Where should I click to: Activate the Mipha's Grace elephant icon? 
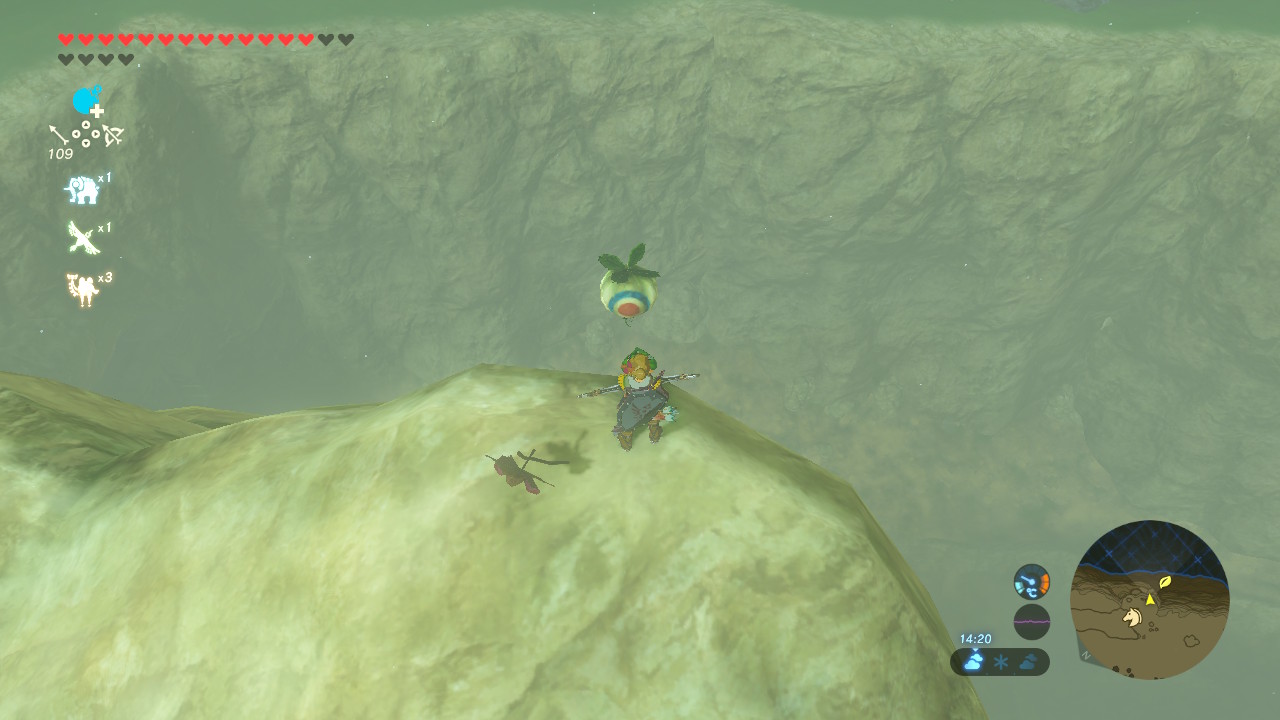pyautogui.click(x=81, y=190)
